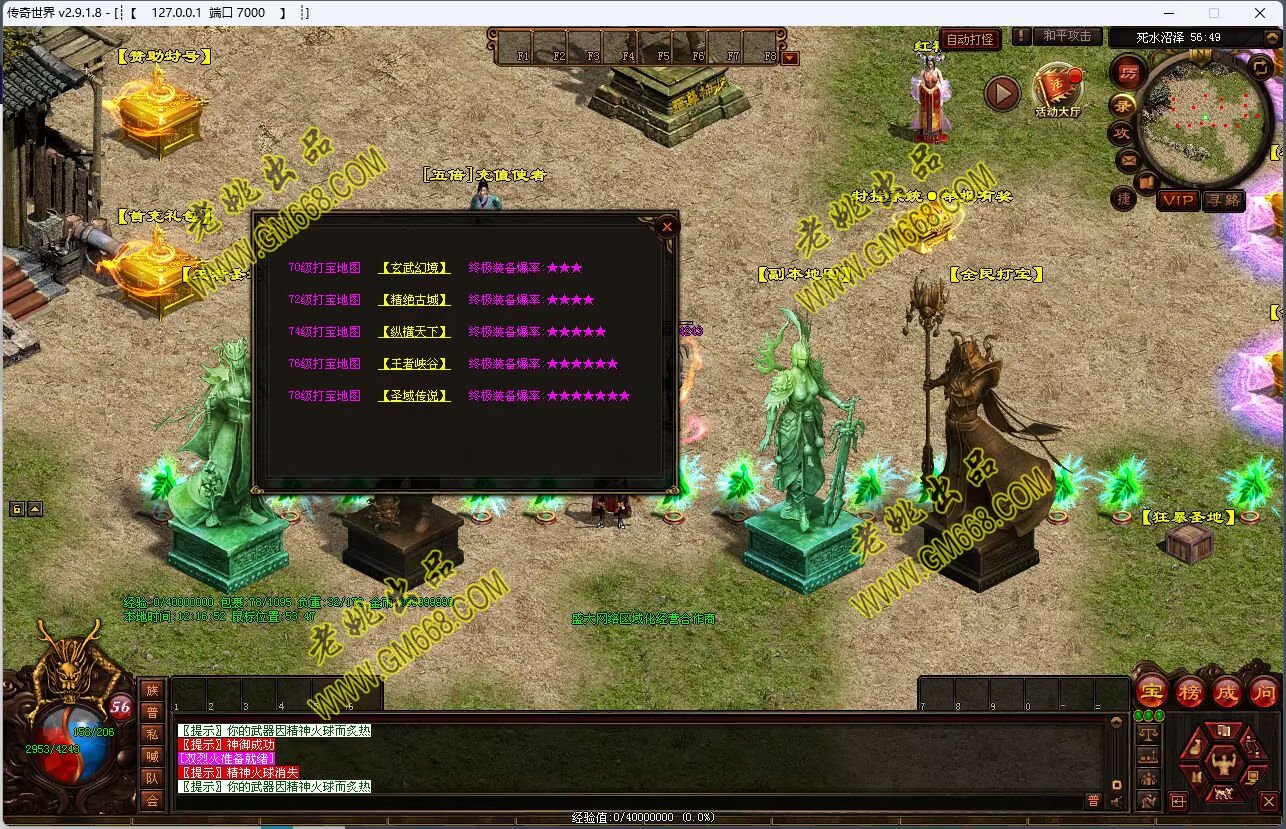Enter the 纵横天下 map

click(414, 332)
